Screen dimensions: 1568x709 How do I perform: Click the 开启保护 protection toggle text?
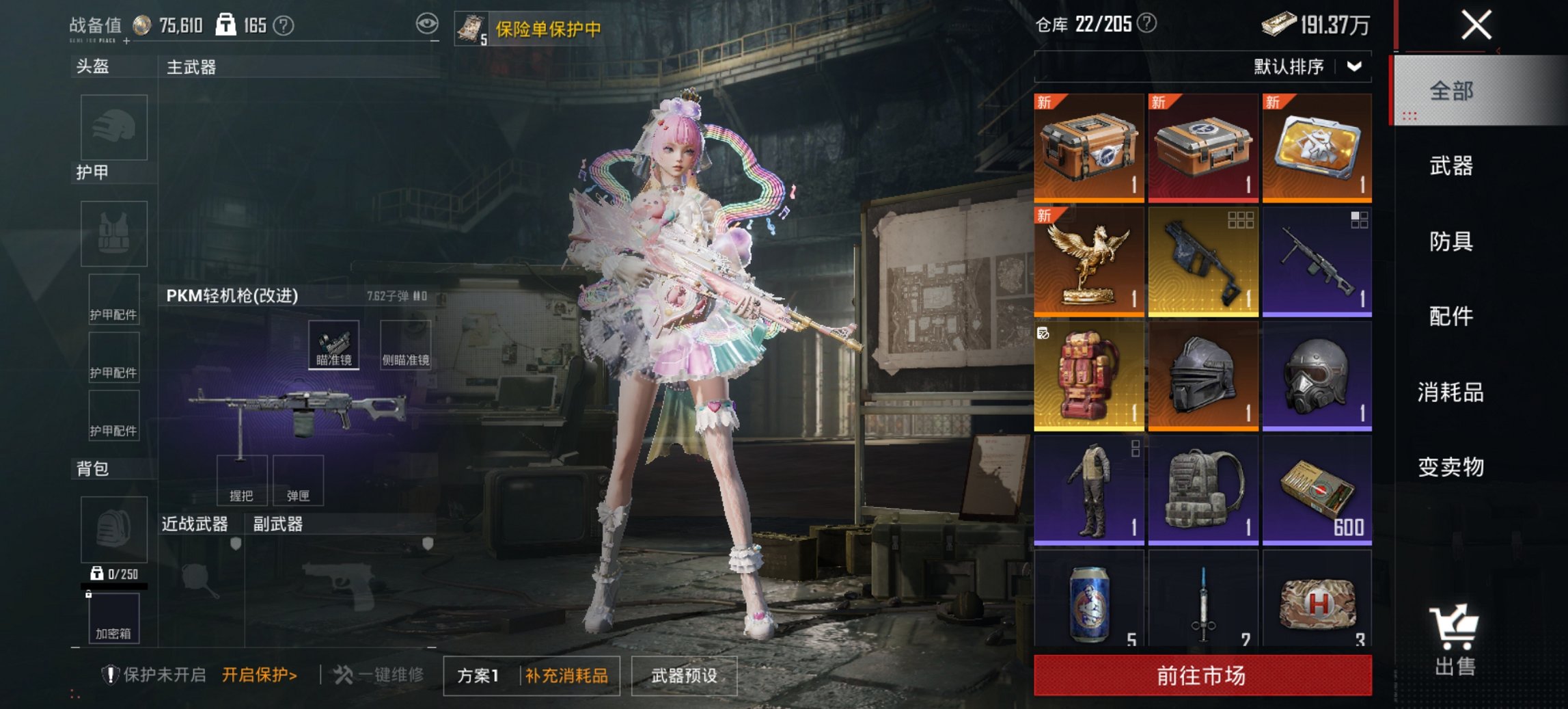259,673
